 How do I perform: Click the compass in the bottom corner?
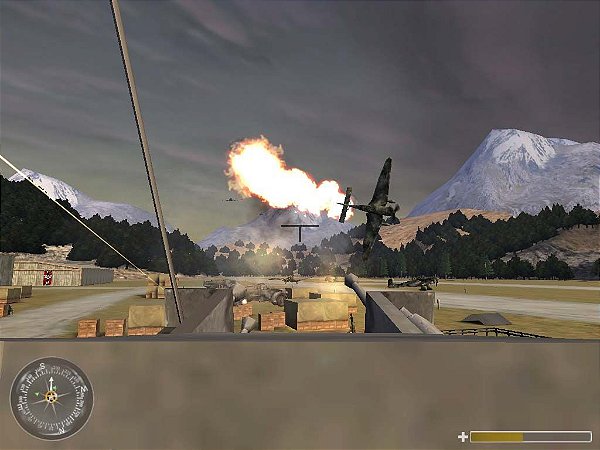(x=50, y=398)
